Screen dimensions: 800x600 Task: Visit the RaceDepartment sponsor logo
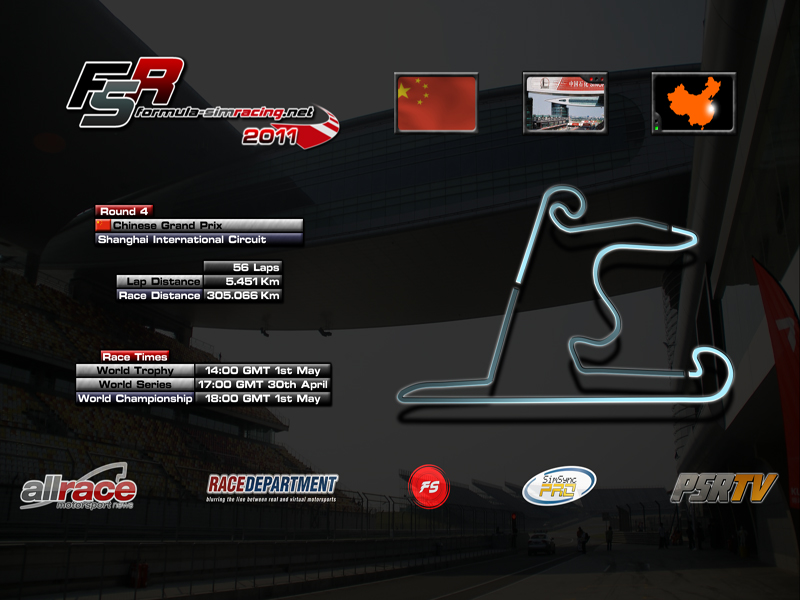[x=272, y=488]
